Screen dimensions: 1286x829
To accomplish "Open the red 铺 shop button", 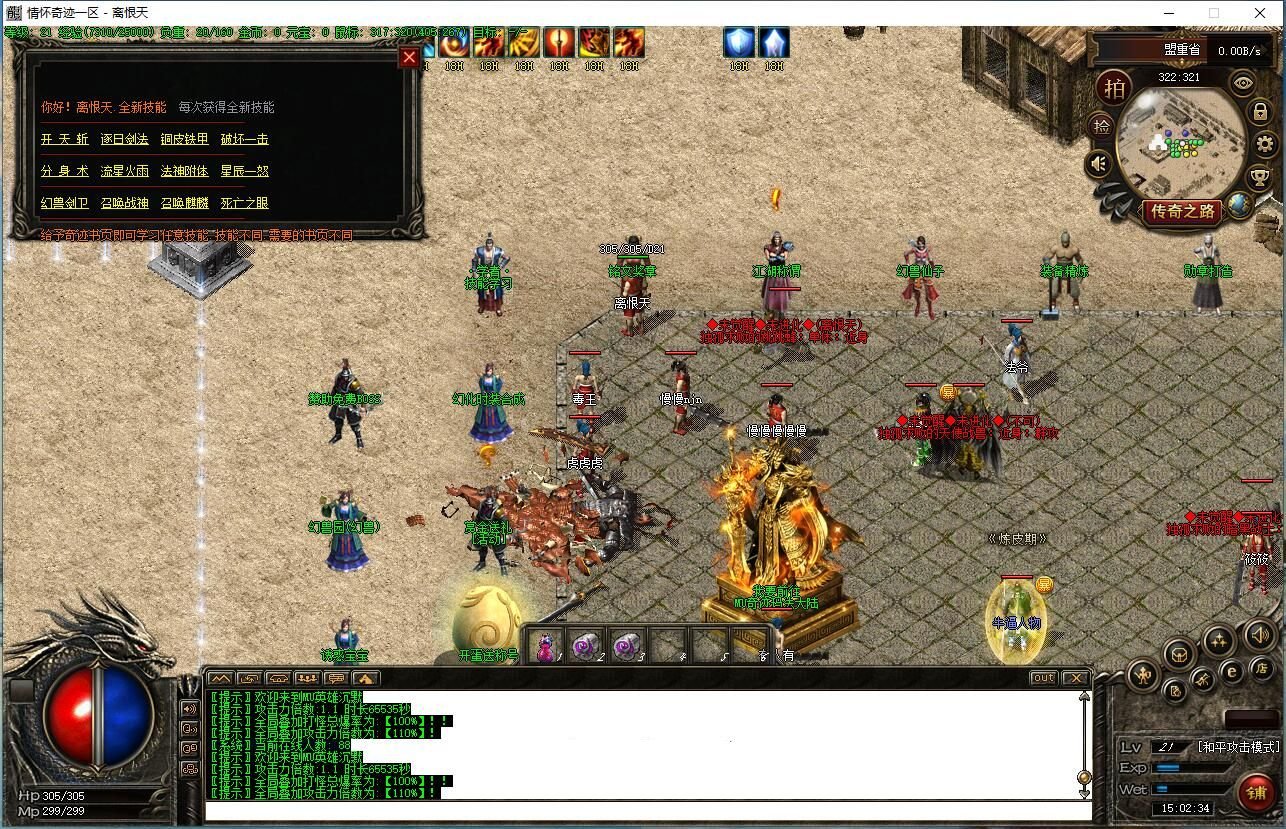I will click(1255, 793).
